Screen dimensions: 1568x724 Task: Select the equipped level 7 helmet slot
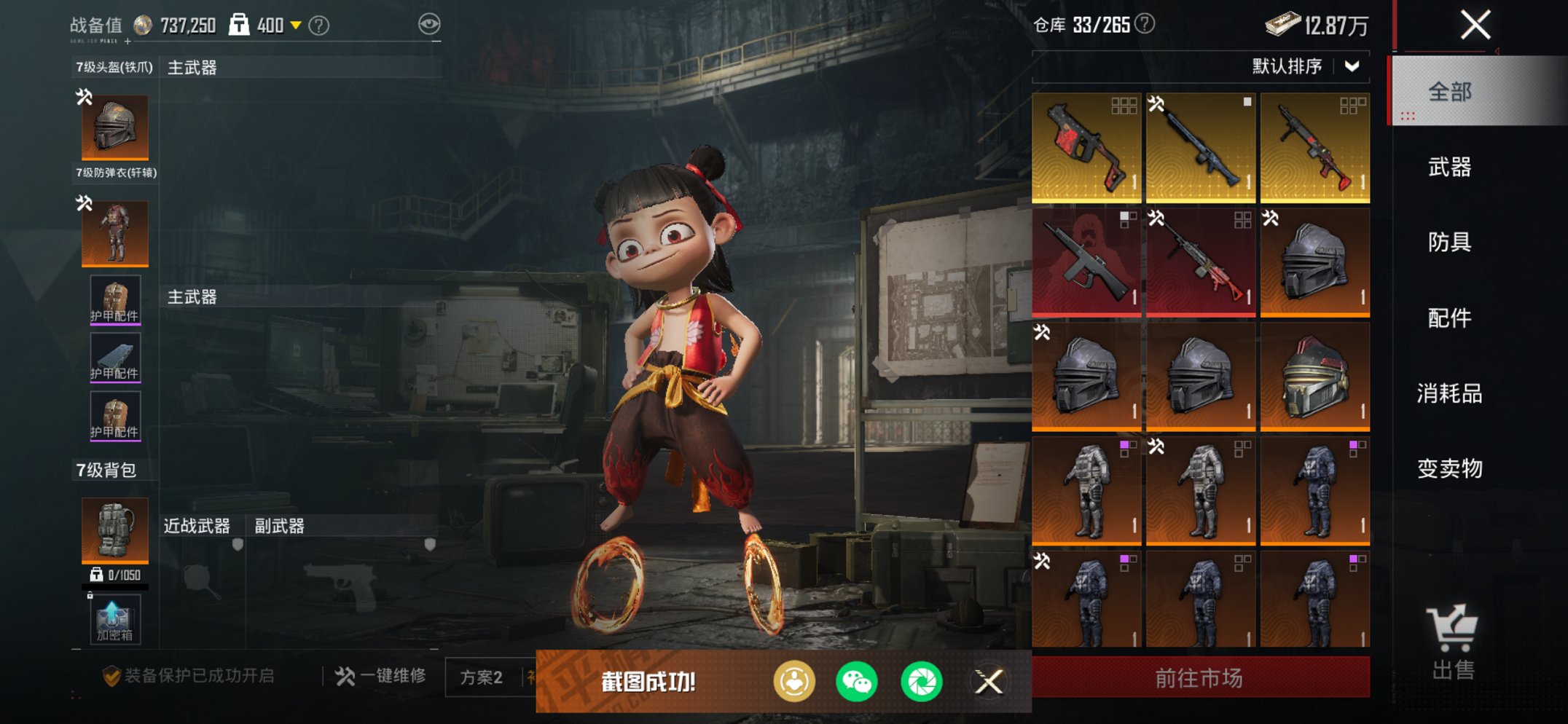(x=115, y=127)
